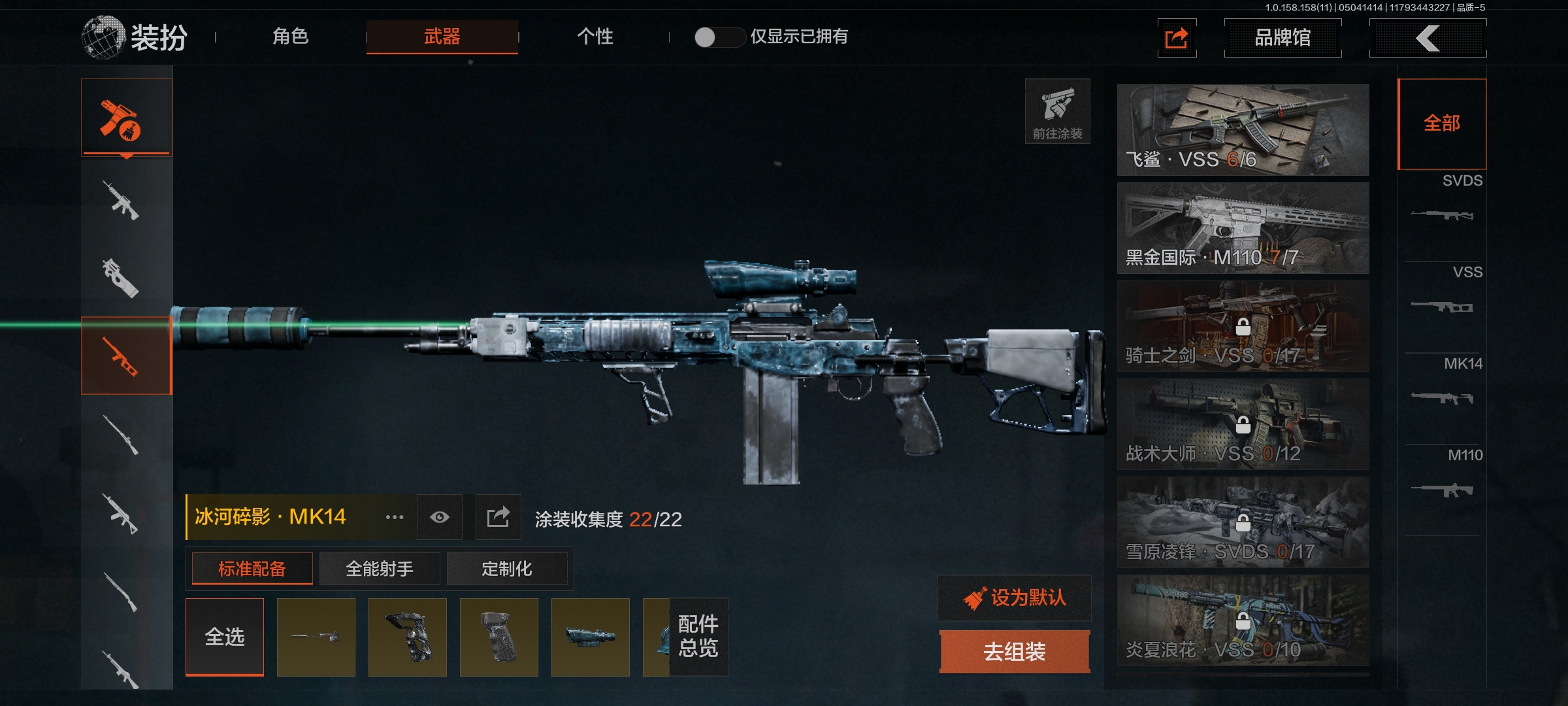Screen dimensions: 1568x706
Task: Click the 前往涂装 paint shortcut
Action: (x=1057, y=111)
